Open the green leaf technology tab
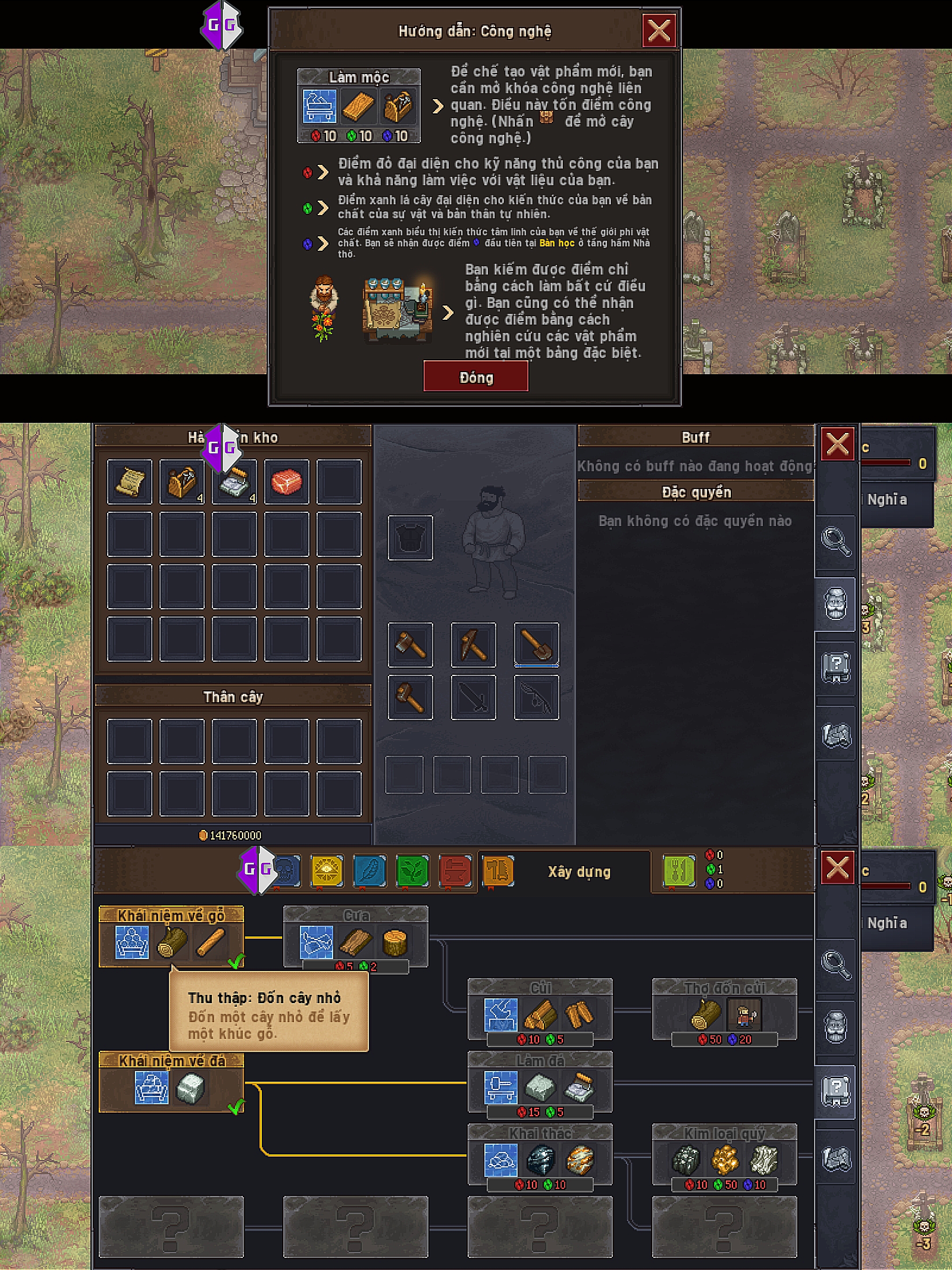 coord(412,870)
